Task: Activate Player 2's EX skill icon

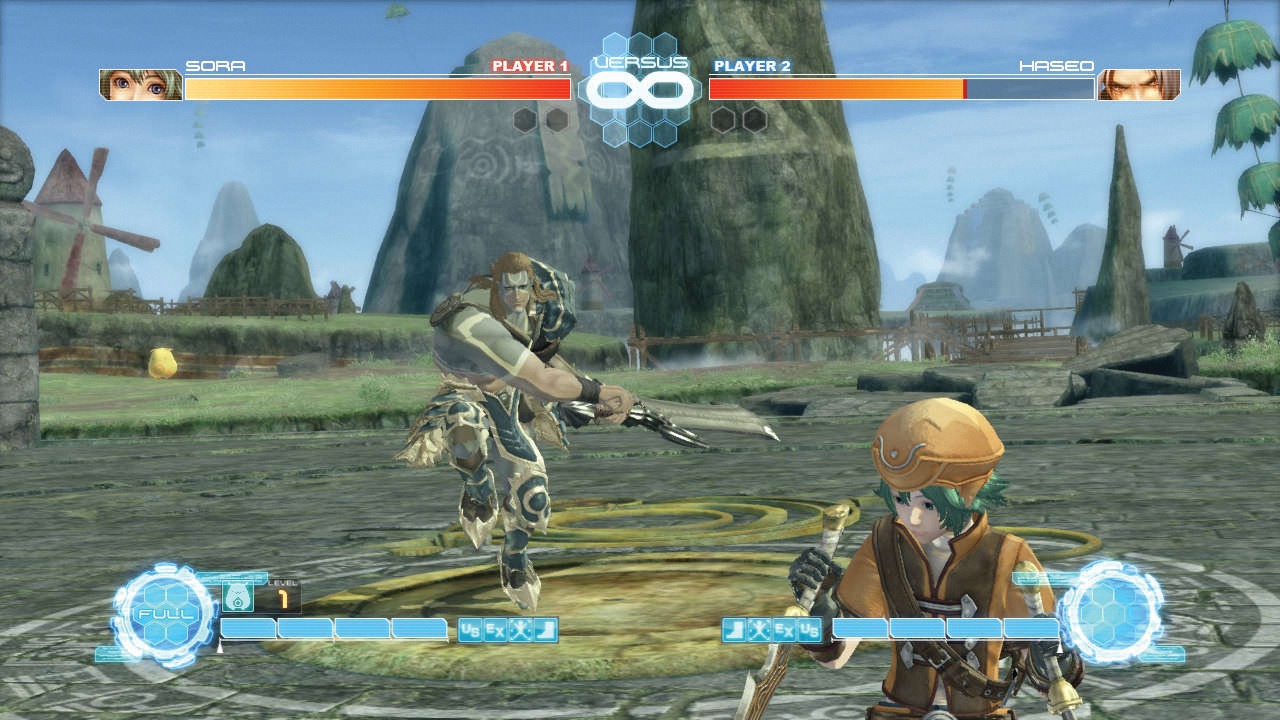Action: click(784, 630)
